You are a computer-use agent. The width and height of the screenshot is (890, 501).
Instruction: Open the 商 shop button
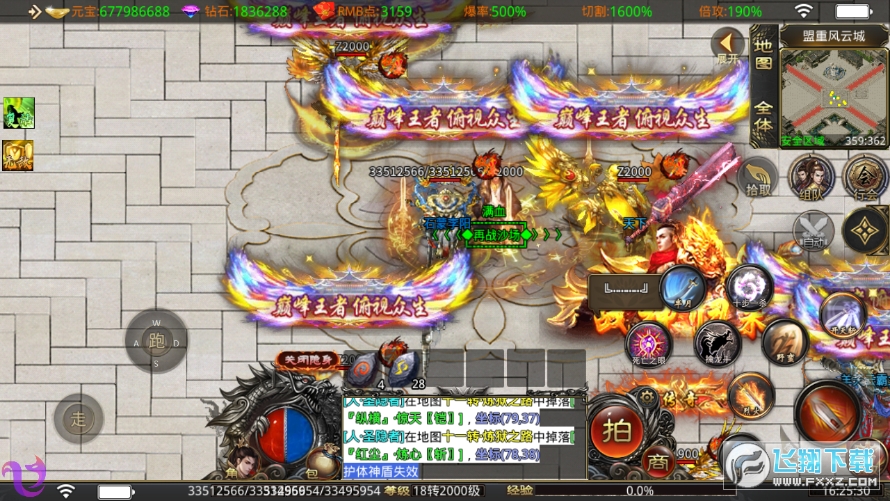(x=656, y=463)
